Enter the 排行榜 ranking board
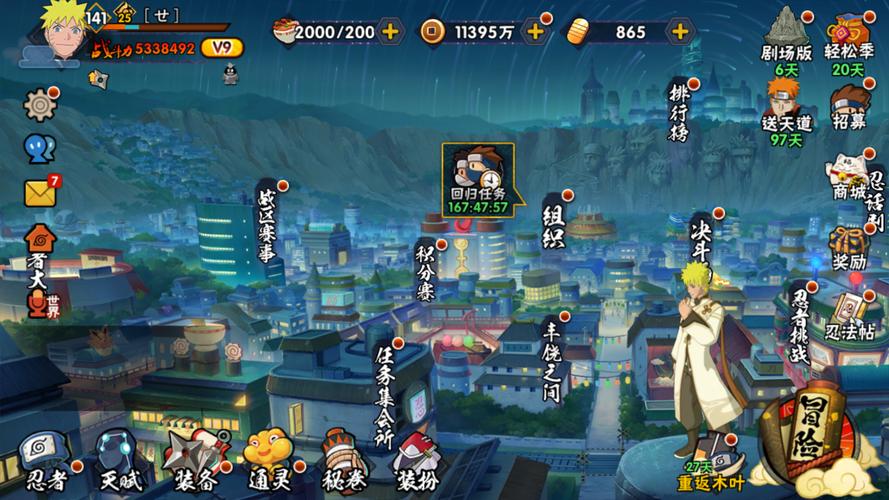This screenshot has height=500, width=889. point(680,112)
